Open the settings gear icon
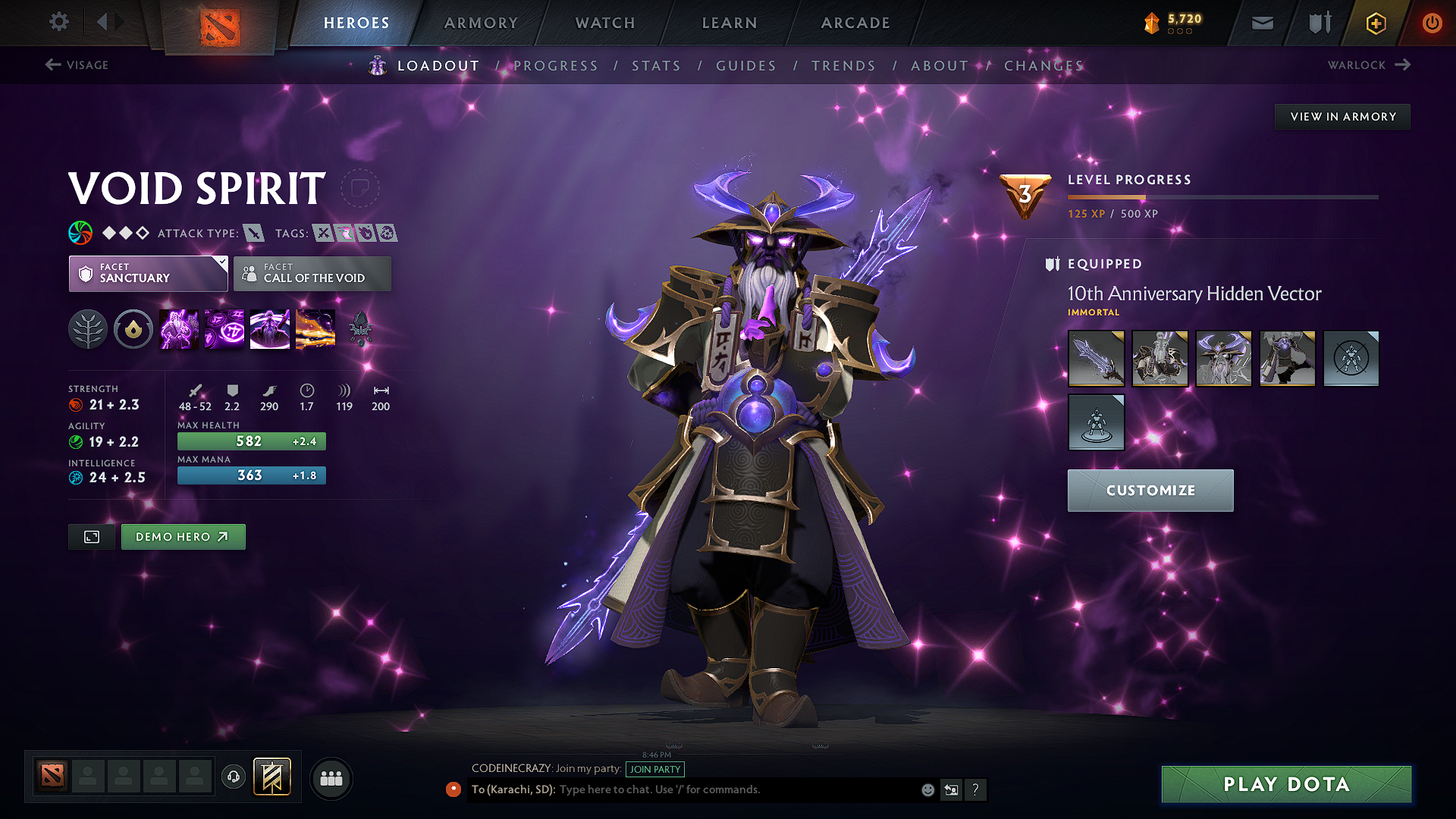This screenshot has width=1456, height=819. tap(58, 23)
